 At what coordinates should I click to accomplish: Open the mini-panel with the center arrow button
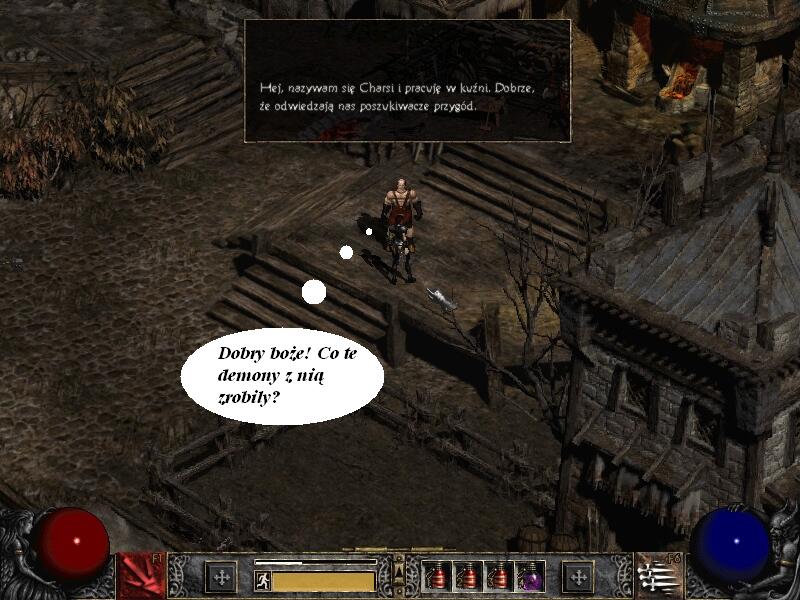[399, 571]
